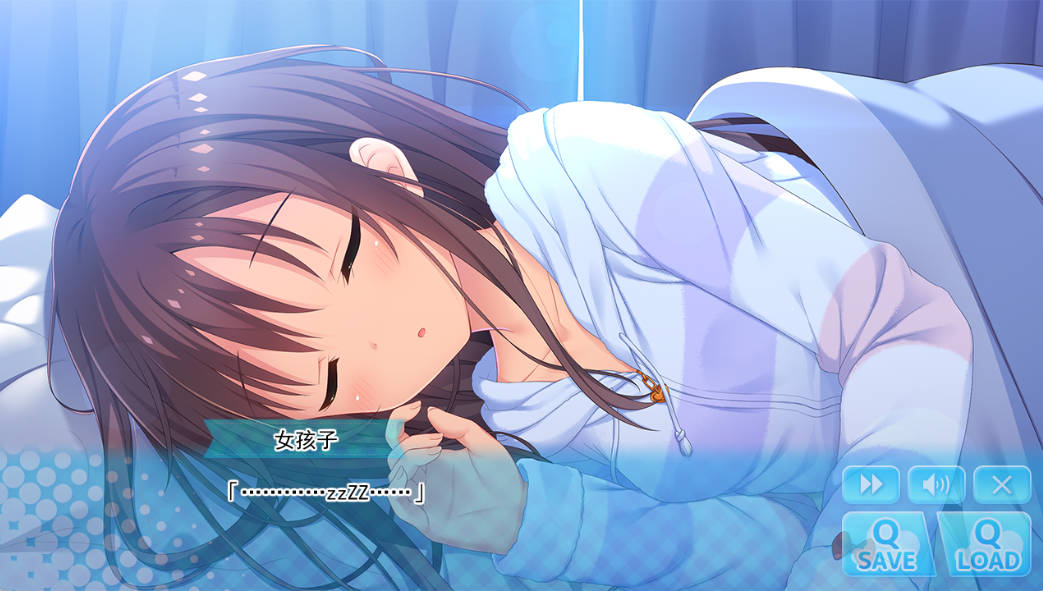Screen dimensions: 1043x591
Task: Activate the fast-forward skip button
Action: (871, 485)
